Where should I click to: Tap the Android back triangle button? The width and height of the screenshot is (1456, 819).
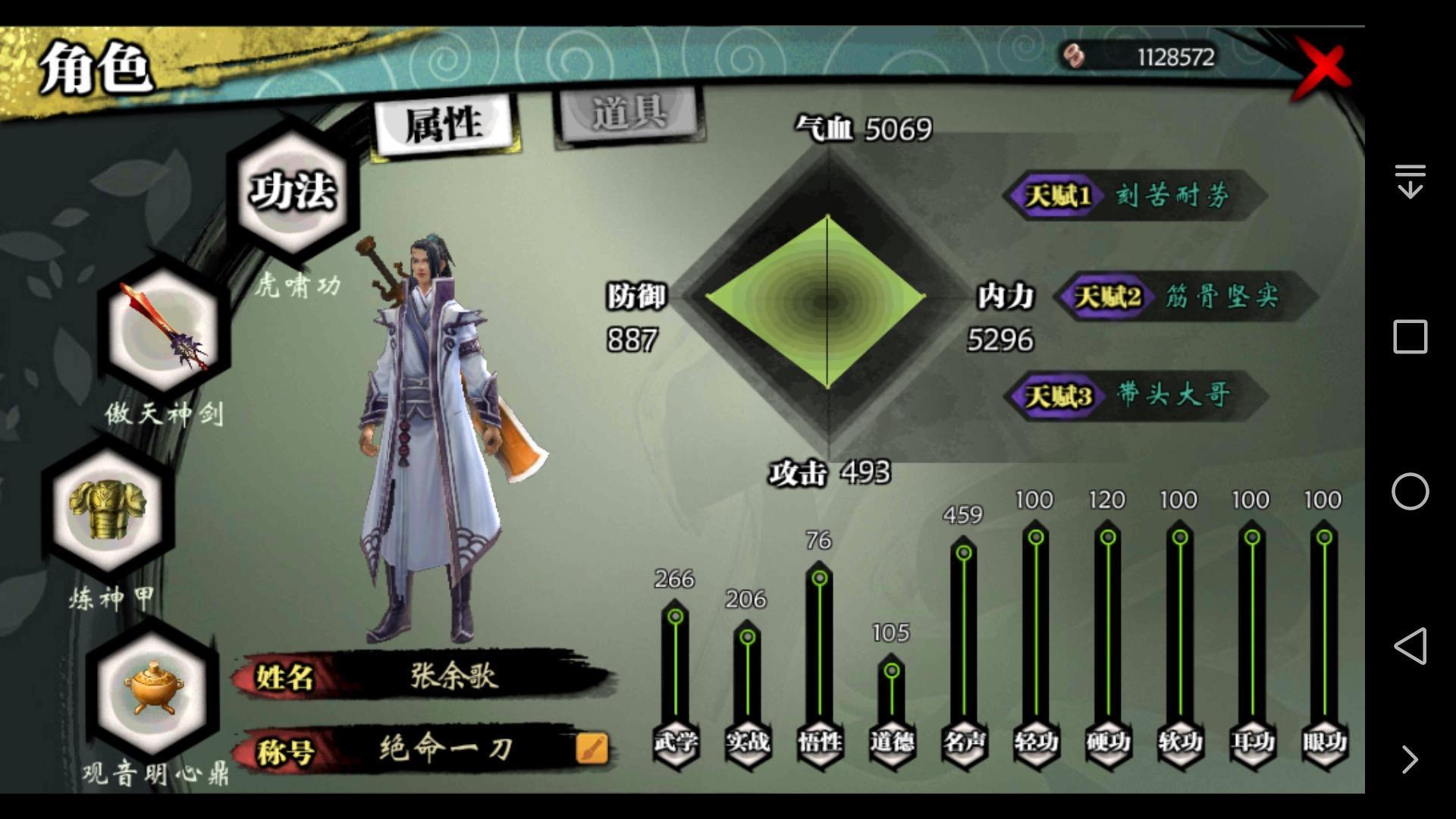(x=1410, y=646)
